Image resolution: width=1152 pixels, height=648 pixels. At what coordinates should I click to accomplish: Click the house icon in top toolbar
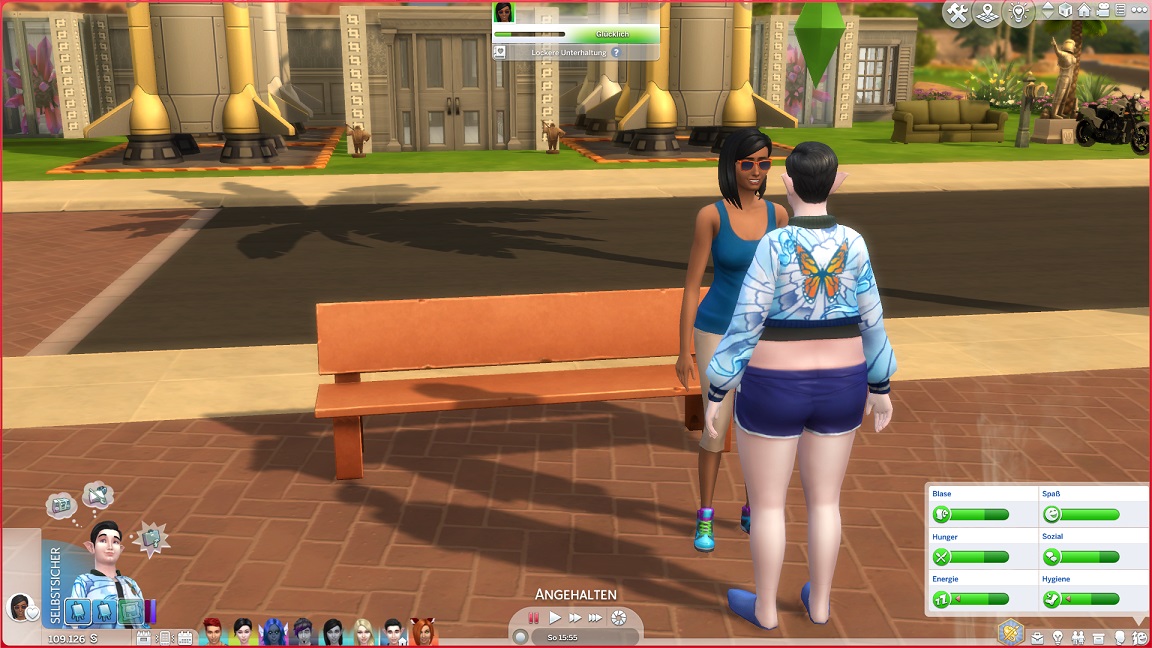click(x=1084, y=11)
